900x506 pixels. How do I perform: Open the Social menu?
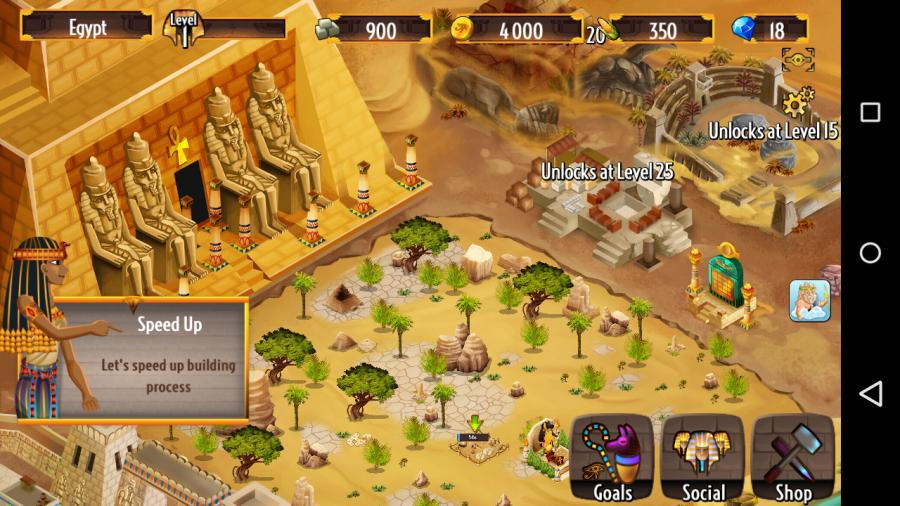pyautogui.click(x=703, y=458)
